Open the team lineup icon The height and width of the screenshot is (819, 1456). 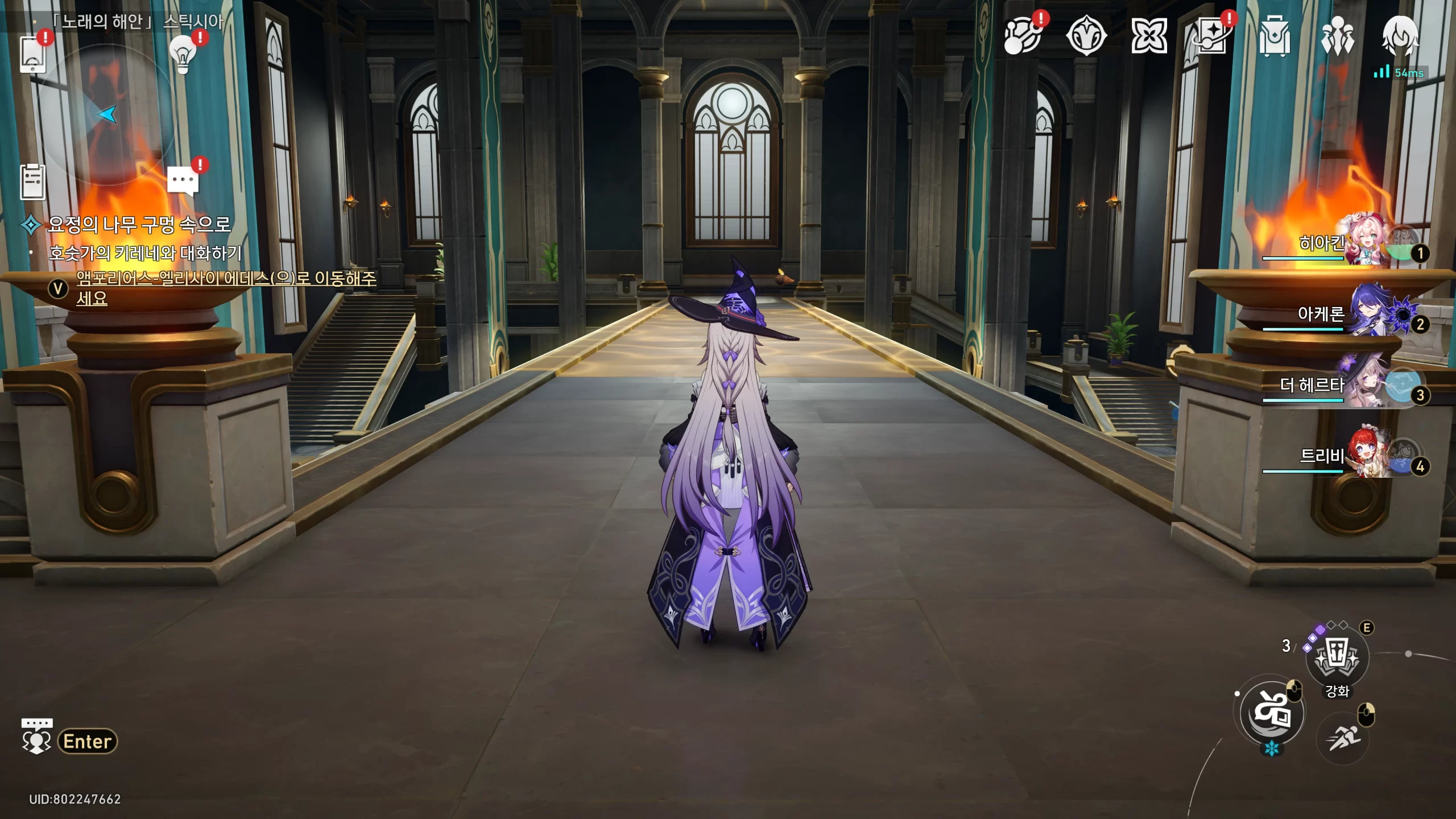pyautogui.click(x=1337, y=36)
